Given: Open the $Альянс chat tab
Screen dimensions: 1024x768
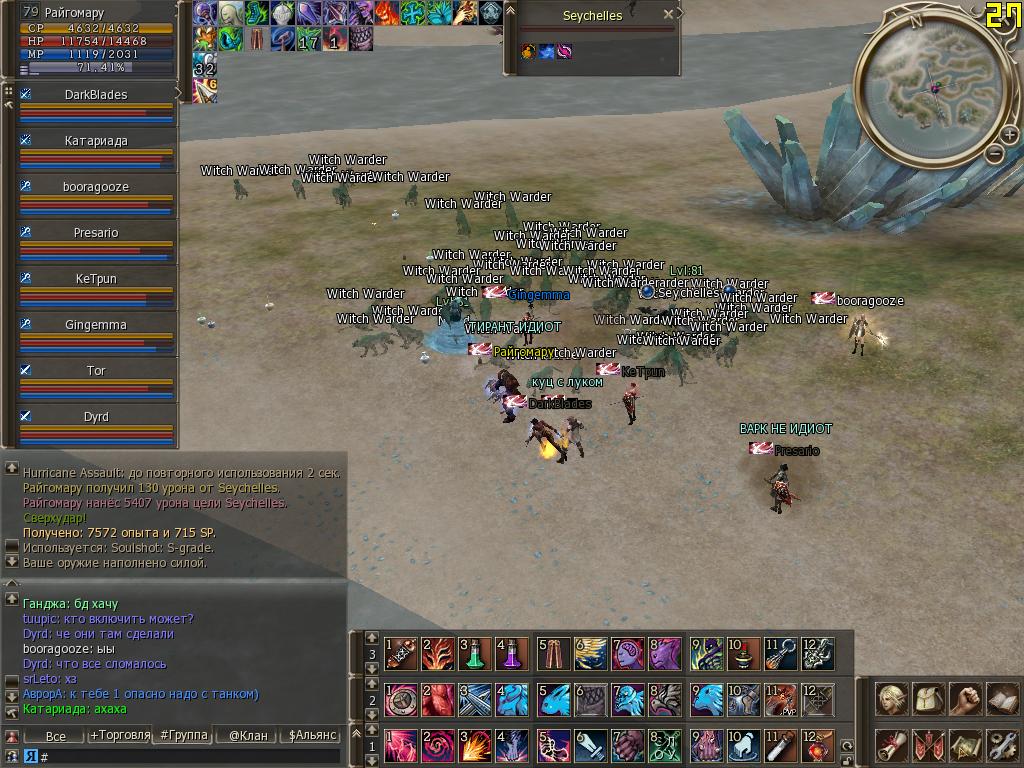Looking at the screenshot, I should (311, 736).
